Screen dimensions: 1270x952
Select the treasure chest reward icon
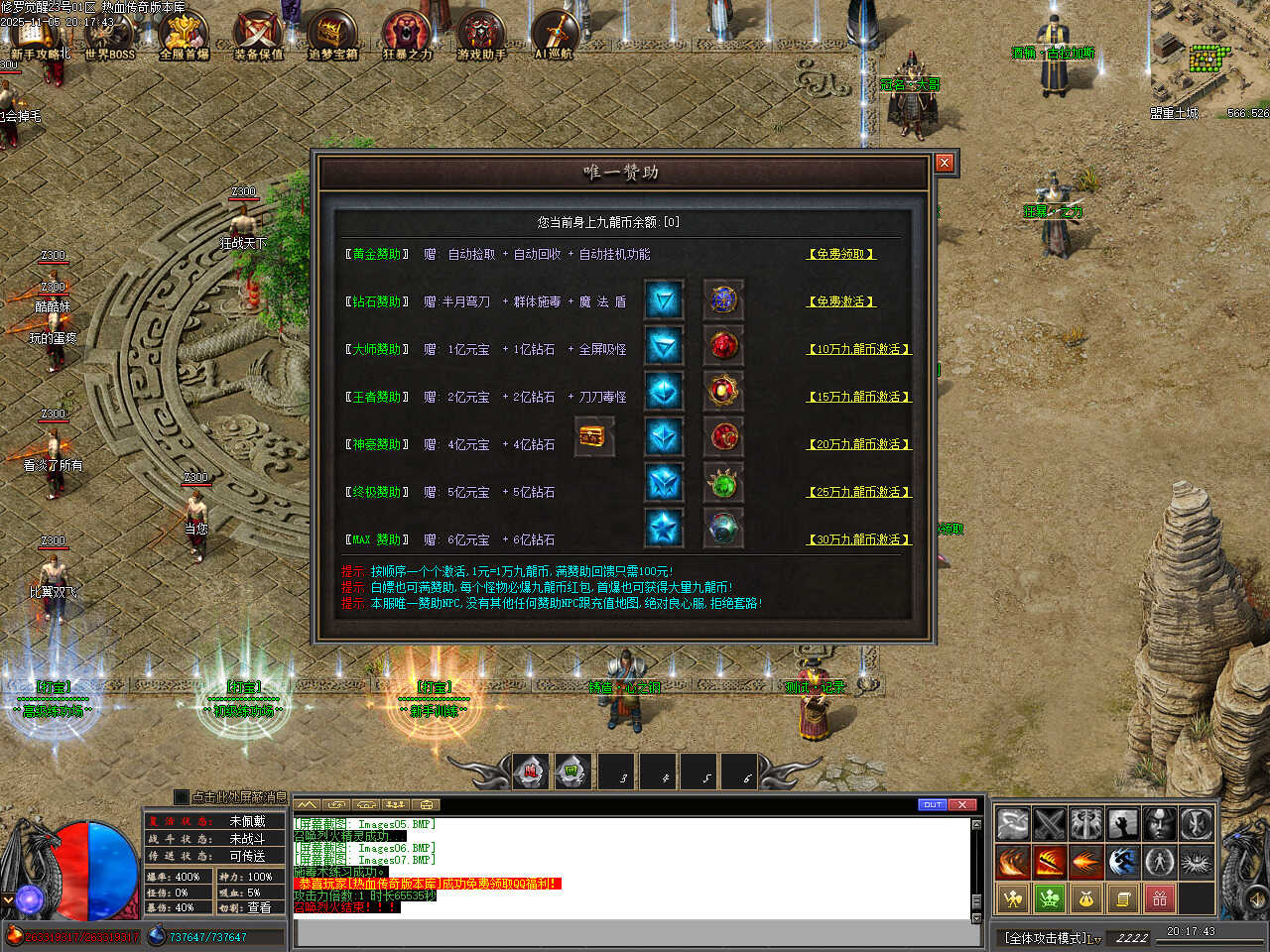(x=594, y=436)
